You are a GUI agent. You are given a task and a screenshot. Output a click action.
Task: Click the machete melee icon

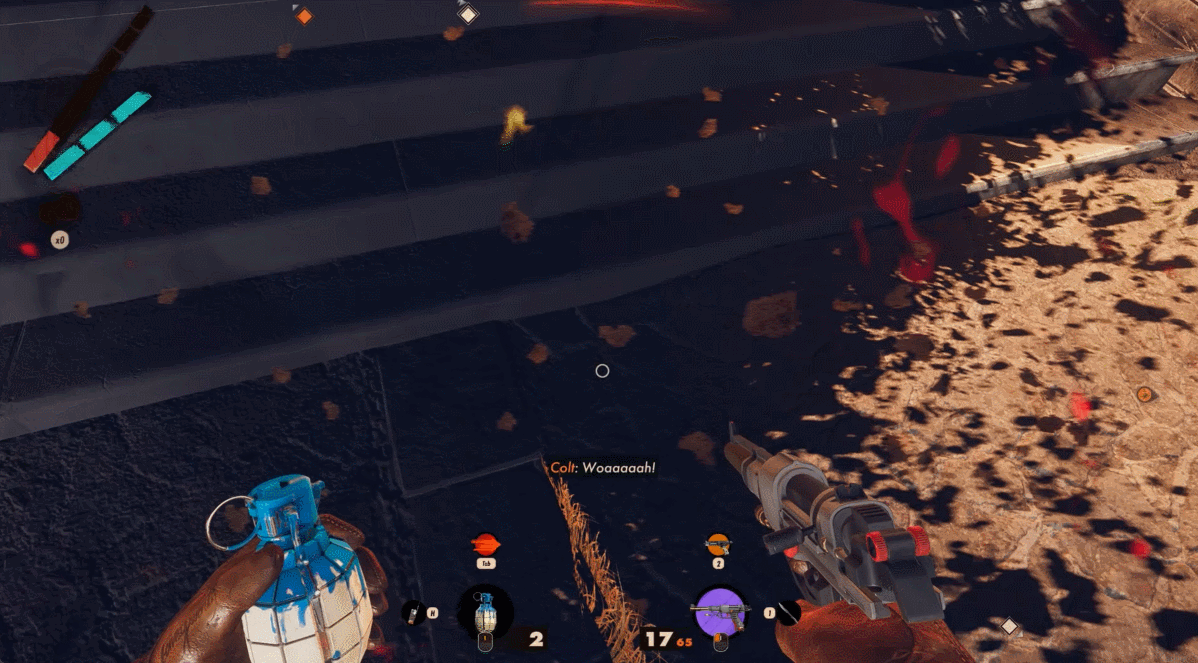pyautogui.click(x=789, y=612)
